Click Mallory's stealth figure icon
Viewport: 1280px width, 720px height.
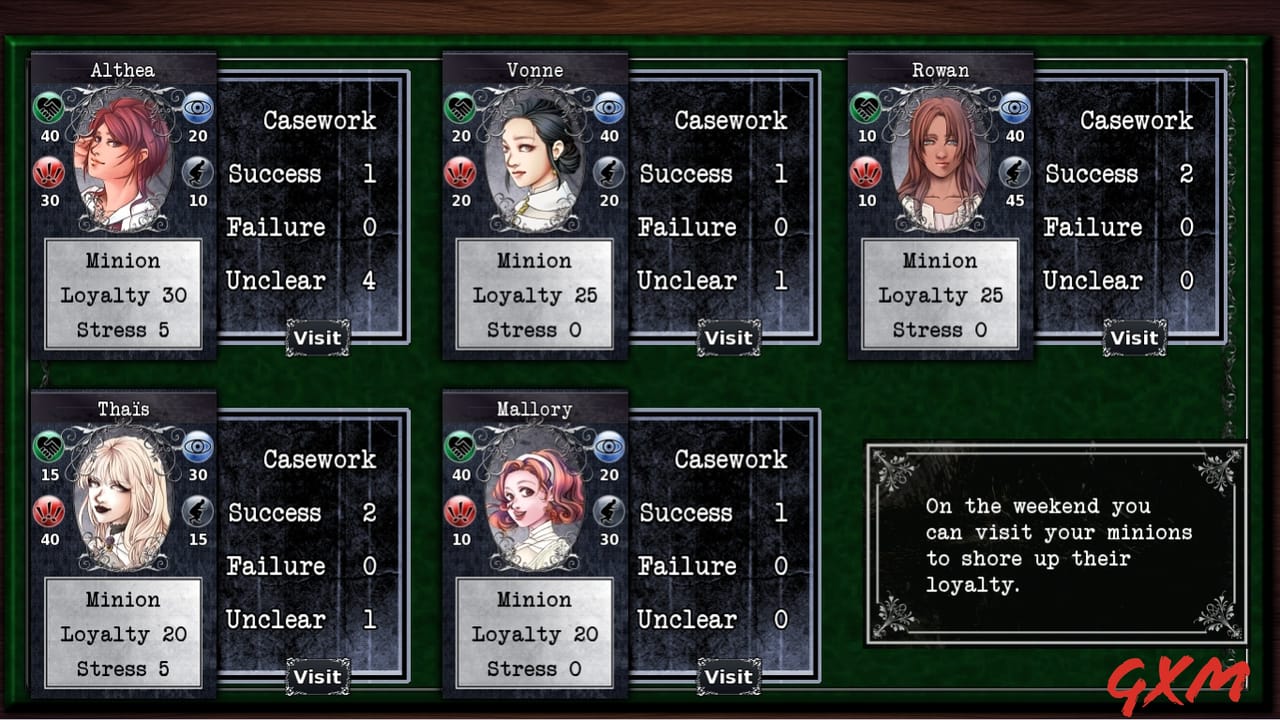pos(609,512)
